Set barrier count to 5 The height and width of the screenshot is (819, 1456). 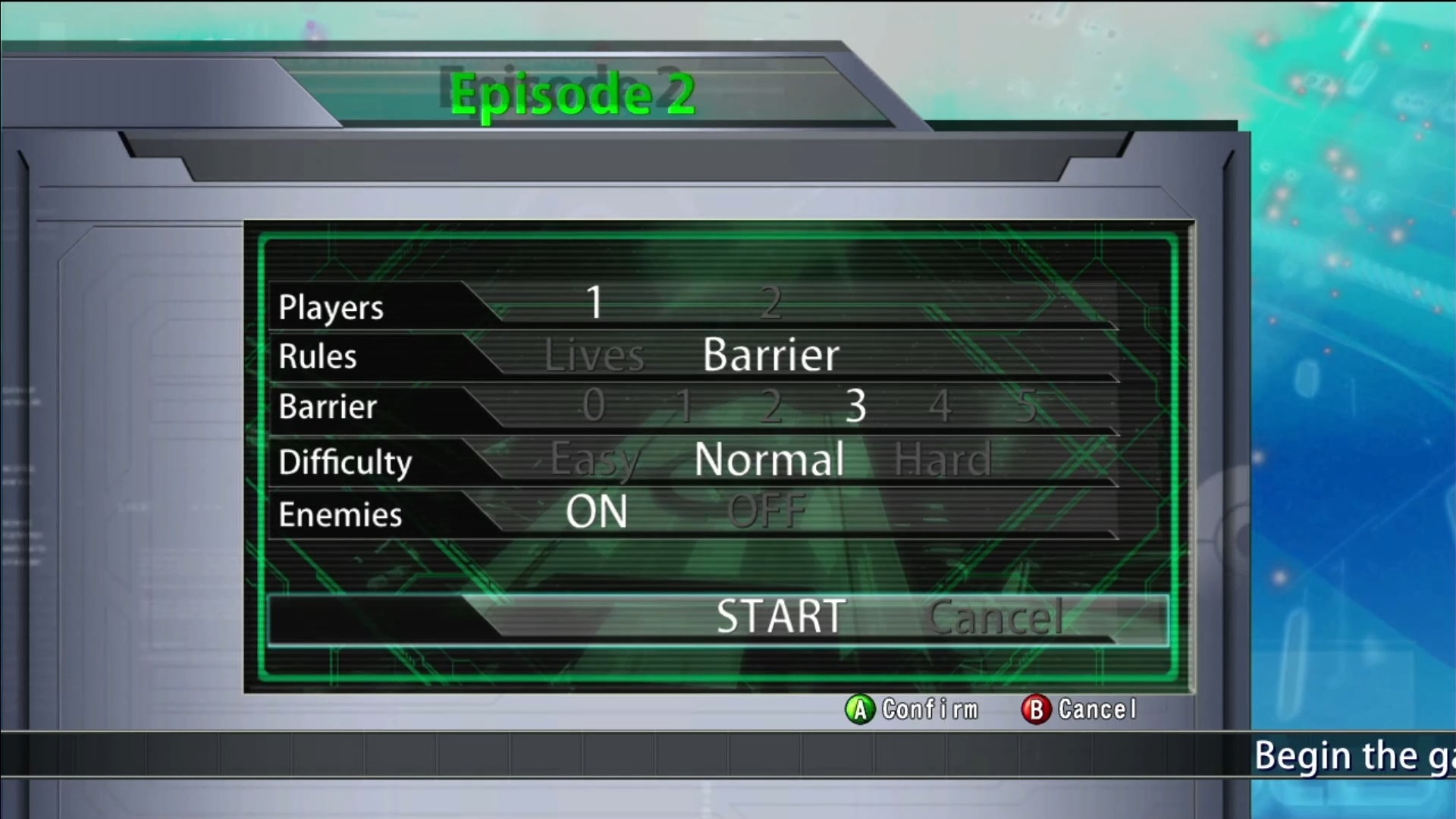tap(1027, 406)
